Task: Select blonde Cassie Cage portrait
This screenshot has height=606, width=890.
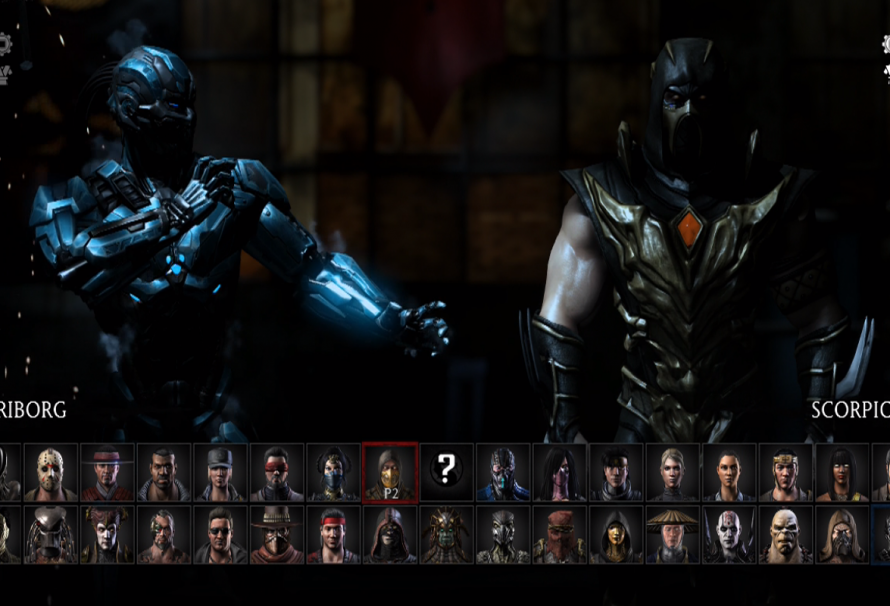Action: click(672, 472)
